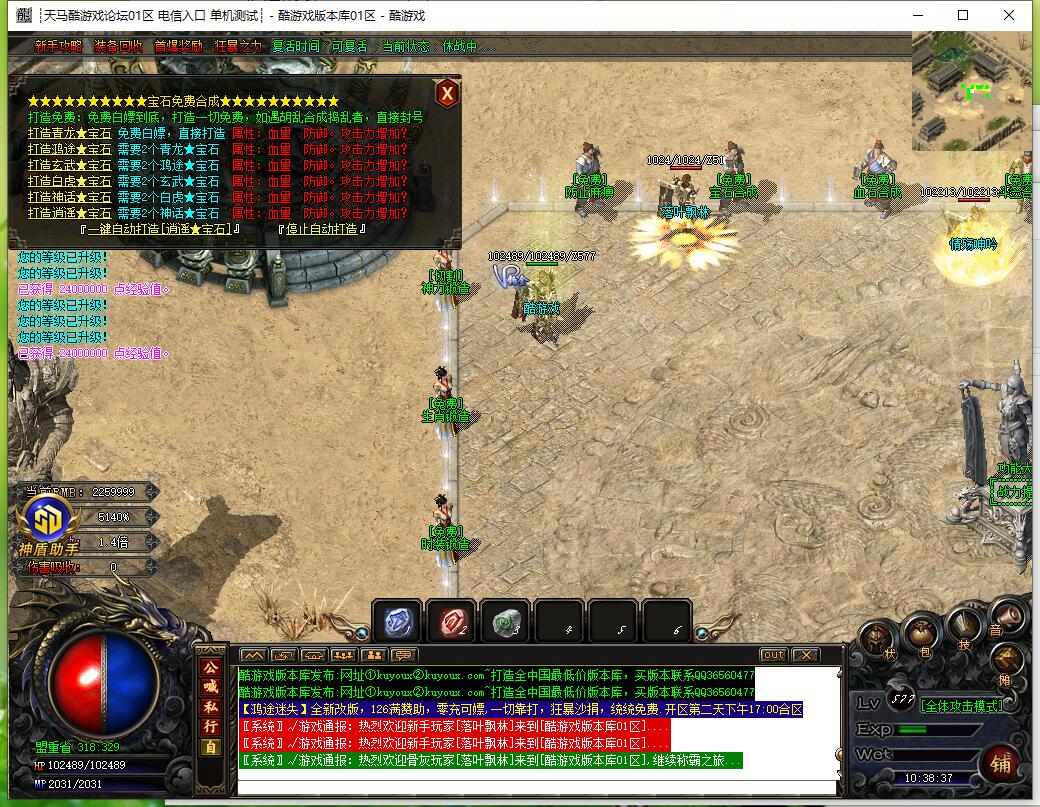The height and width of the screenshot is (807, 1040).
Task: Open the character status (状) panel
Action: (876, 640)
